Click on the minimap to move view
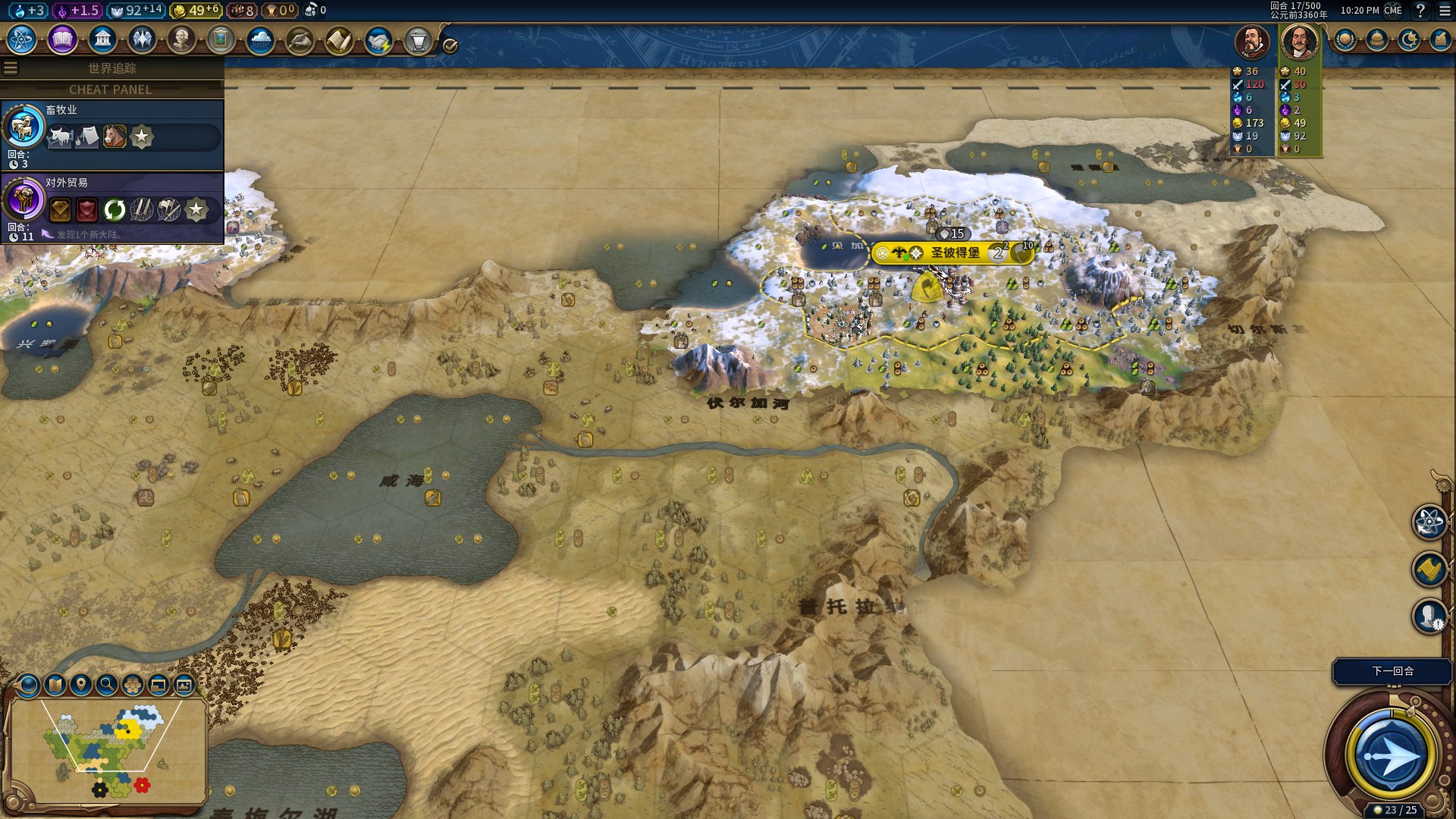Screen dimensions: 1456x819 [106, 751]
